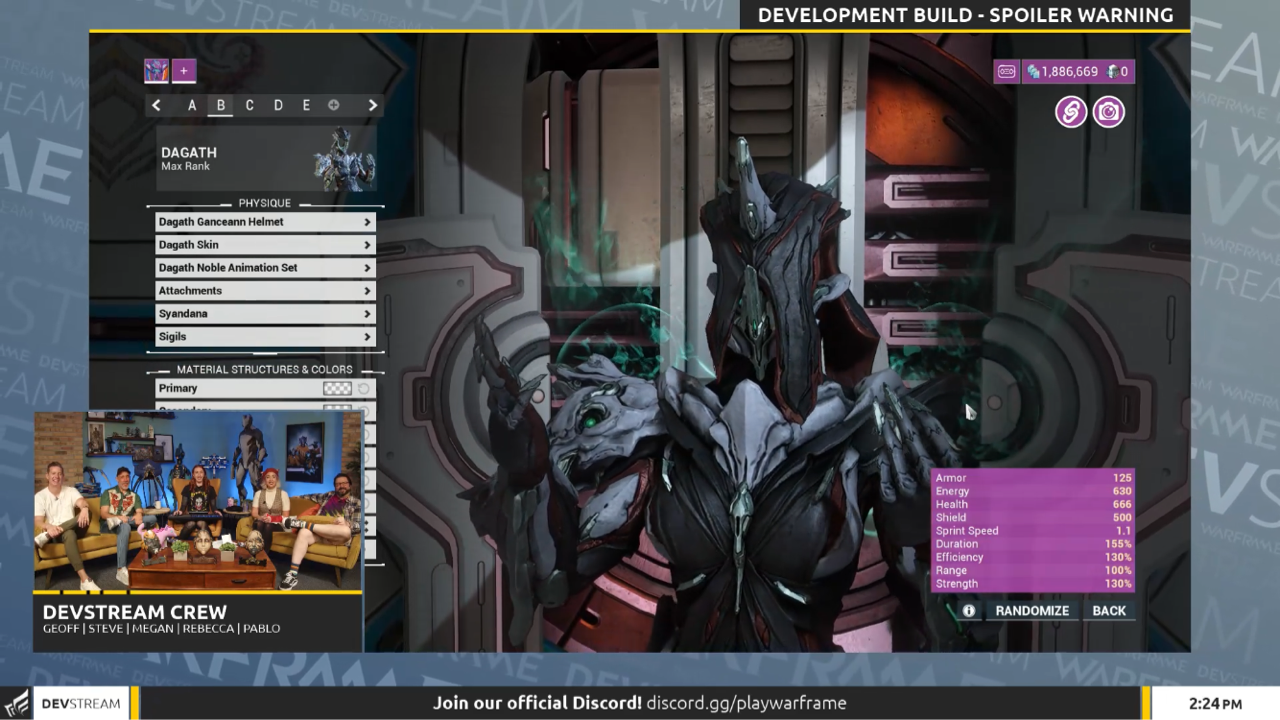Open the chat link icon near the currency display

(x=1070, y=112)
